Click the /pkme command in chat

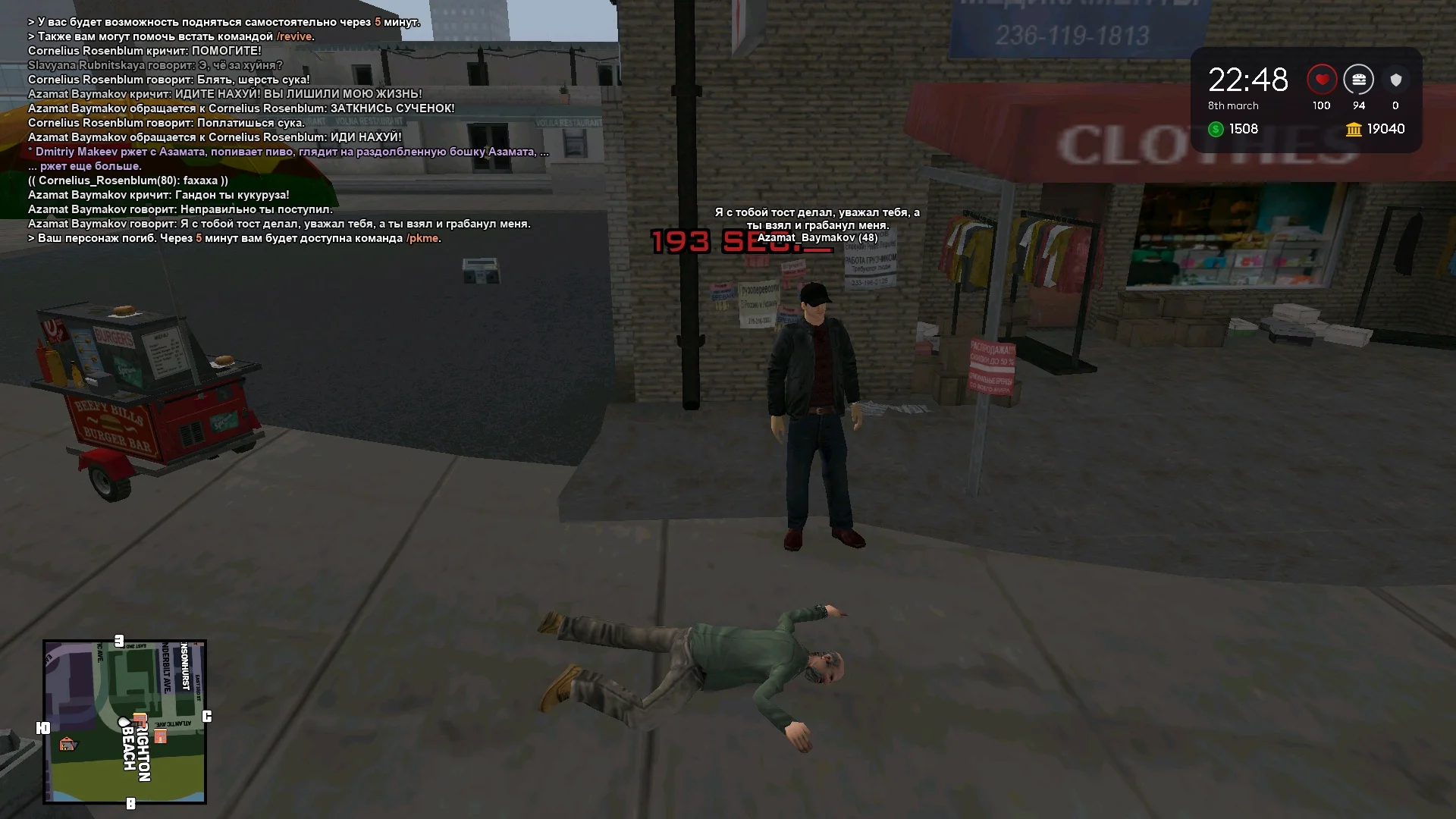coord(422,238)
